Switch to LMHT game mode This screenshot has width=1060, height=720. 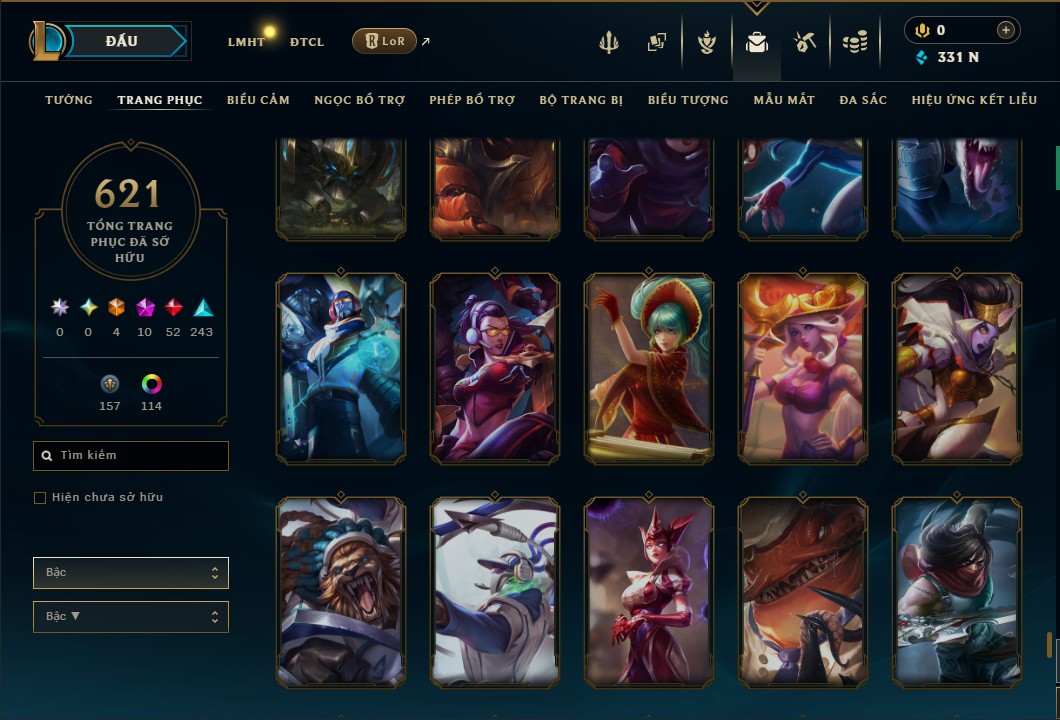(246, 42)
